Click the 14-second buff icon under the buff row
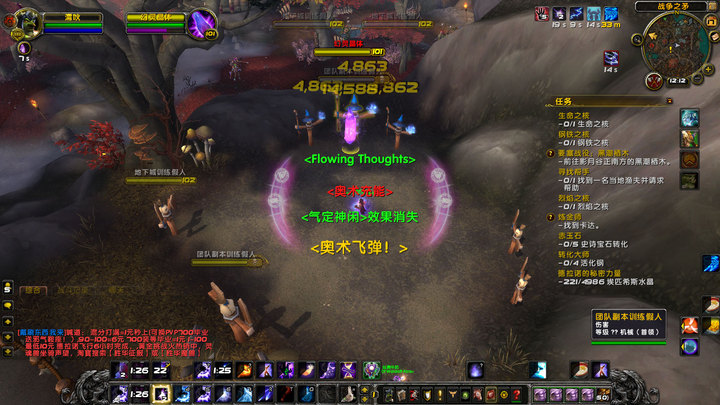The image size is (720, 405). tap(611, 58)
